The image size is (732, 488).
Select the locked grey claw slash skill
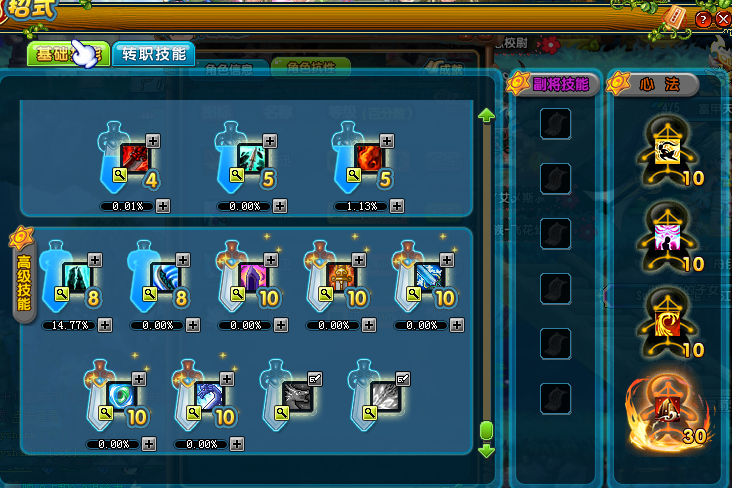point(383,394)
